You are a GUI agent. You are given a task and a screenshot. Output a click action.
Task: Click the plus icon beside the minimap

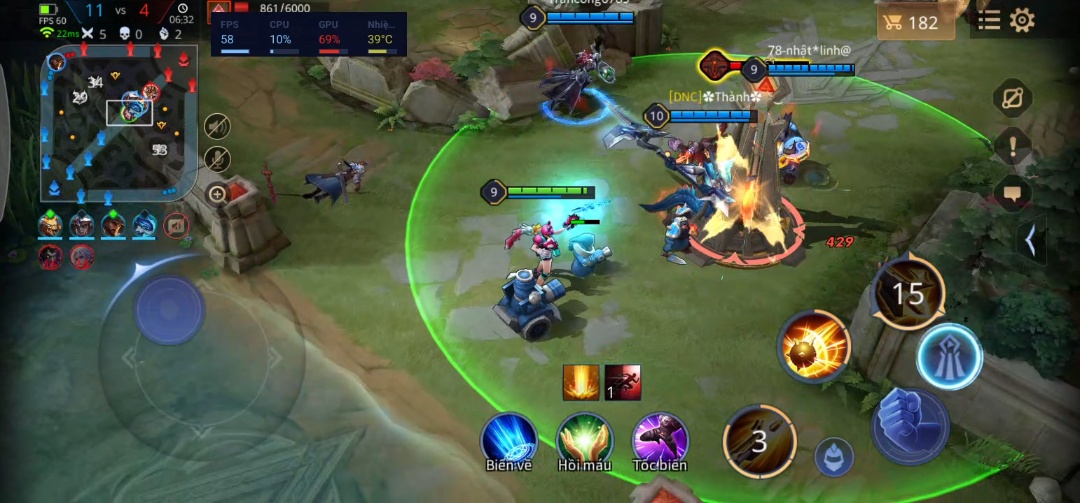tap(217, 194)
